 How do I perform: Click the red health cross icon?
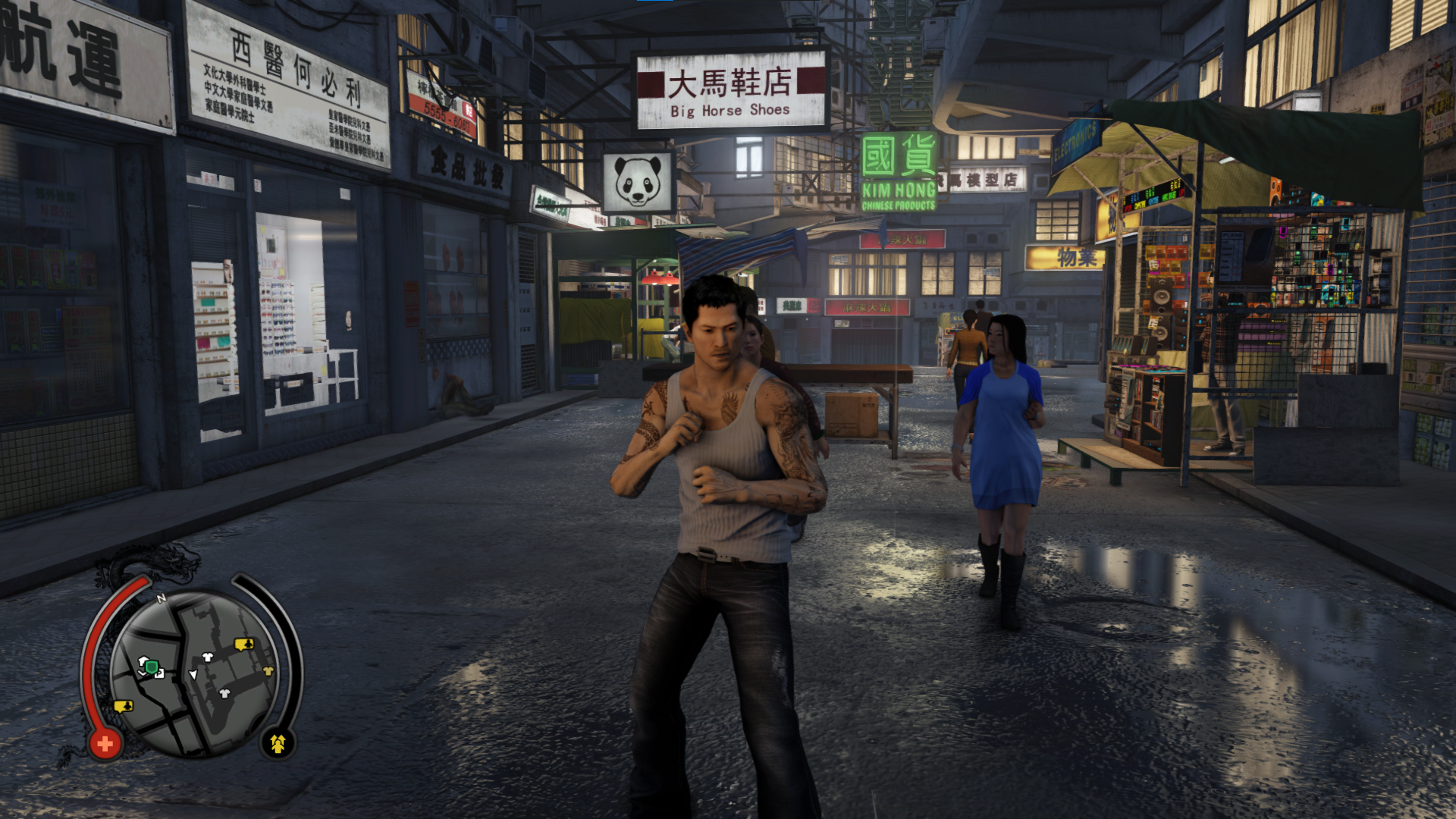105,743
